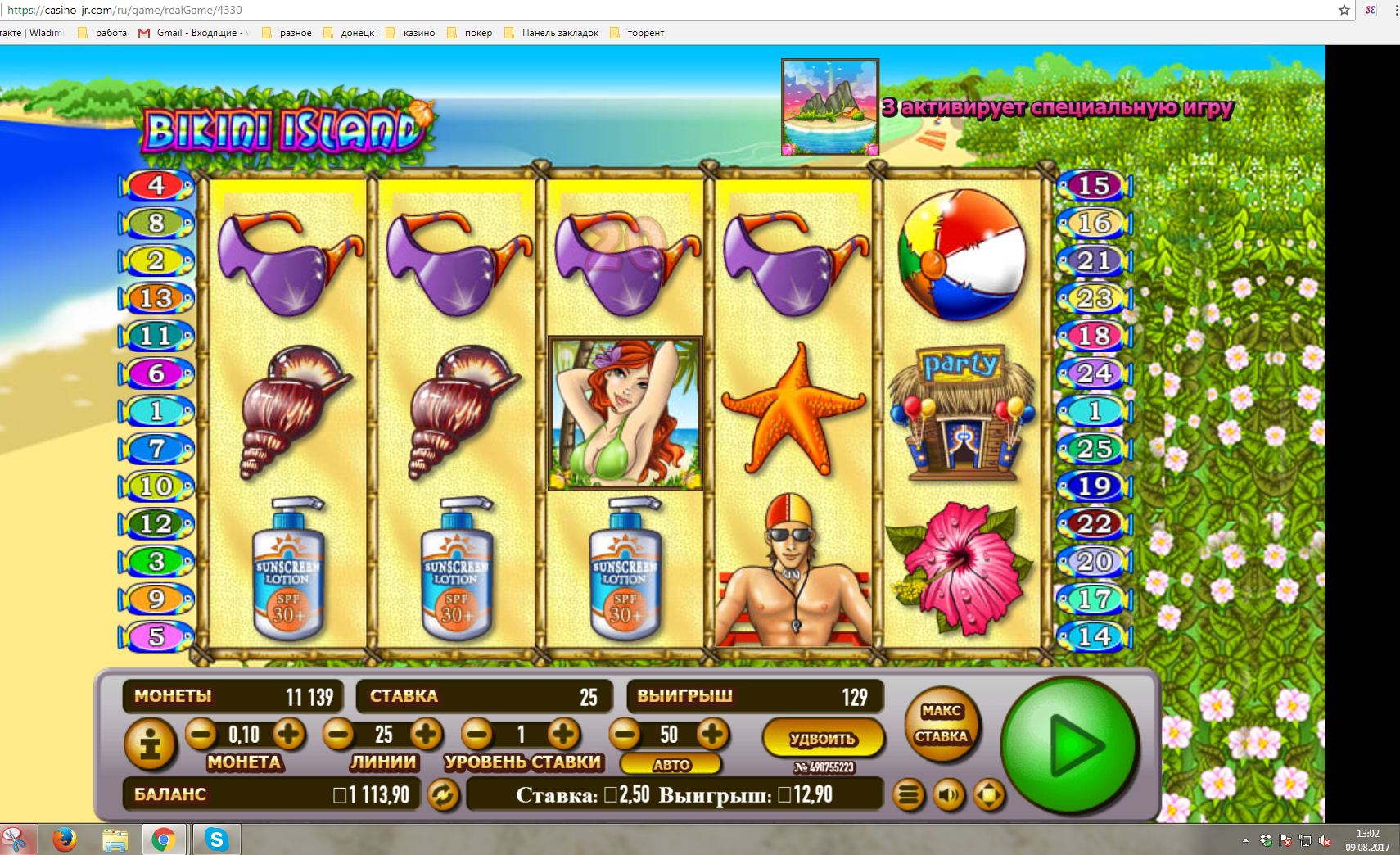
Task: Add more ЛИНИИ paylines
Action: pos(426,734)
